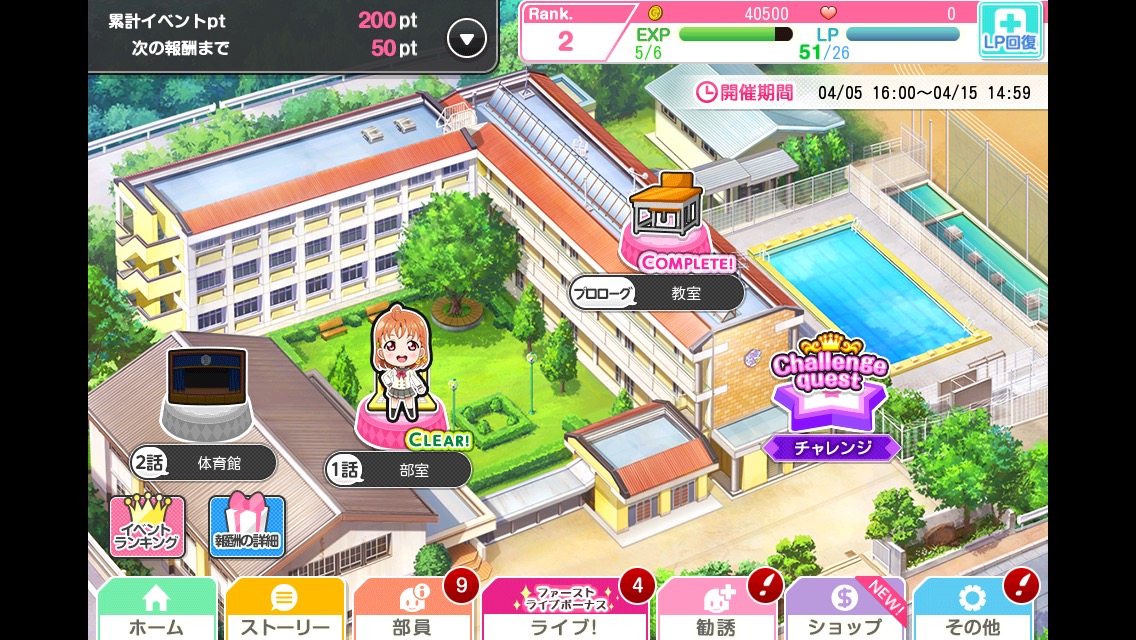
Task: Expand the event points dropdown arrow
Action: point(466,39)
